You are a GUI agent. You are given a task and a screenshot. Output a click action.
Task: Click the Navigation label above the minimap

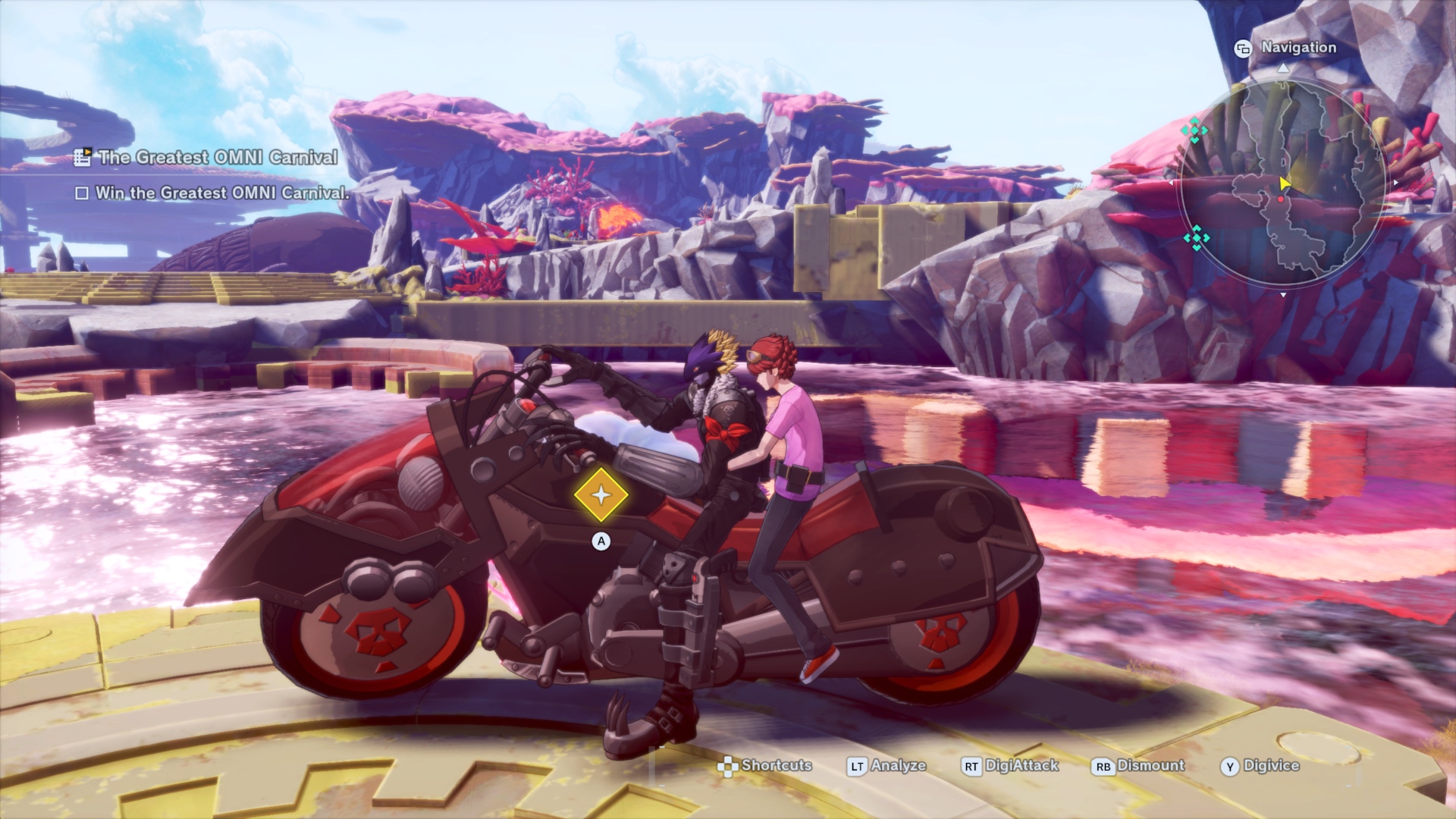click(1298, 48)
